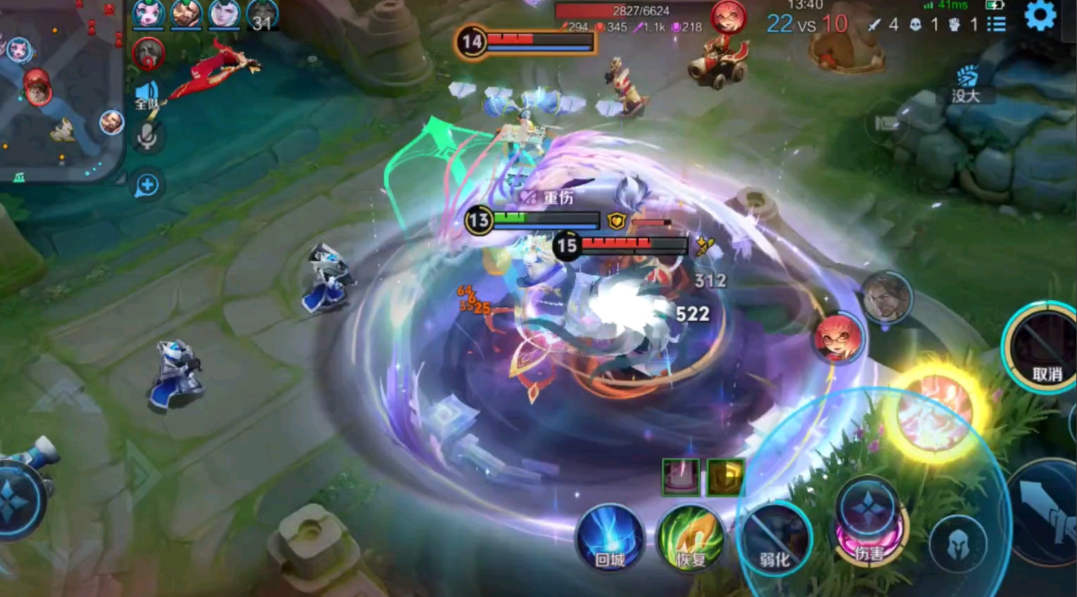Select the pink-haired teammate portrait
This screenshot has width=1077, height=597.
click(x=148, y=14)
